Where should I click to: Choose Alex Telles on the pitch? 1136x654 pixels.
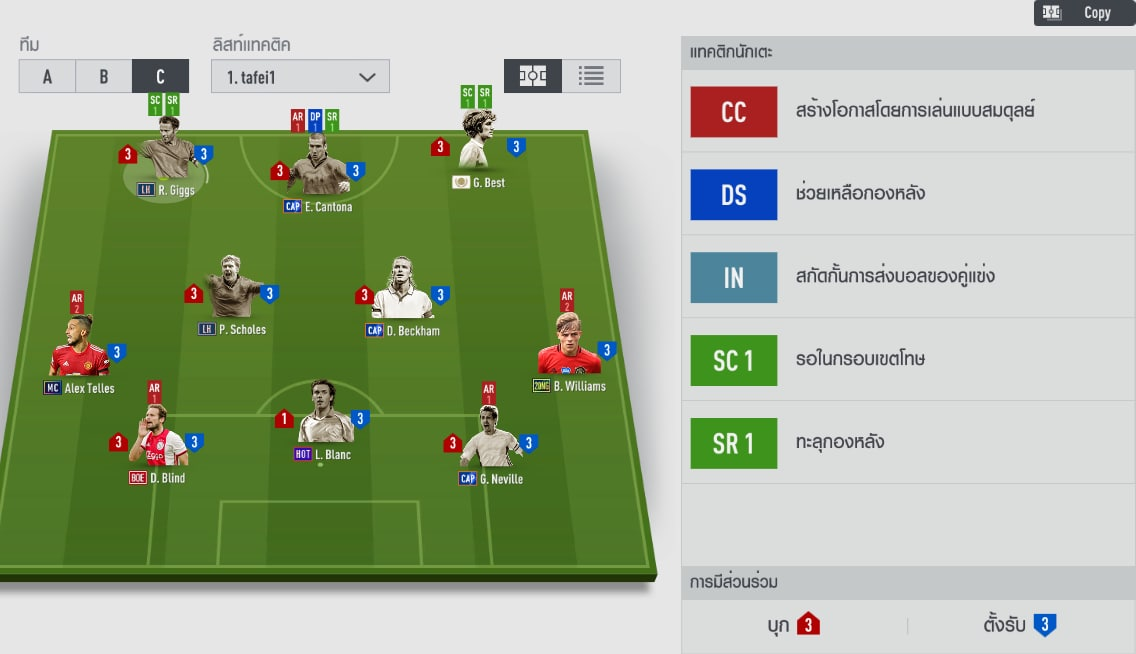[x=79, y=353]
